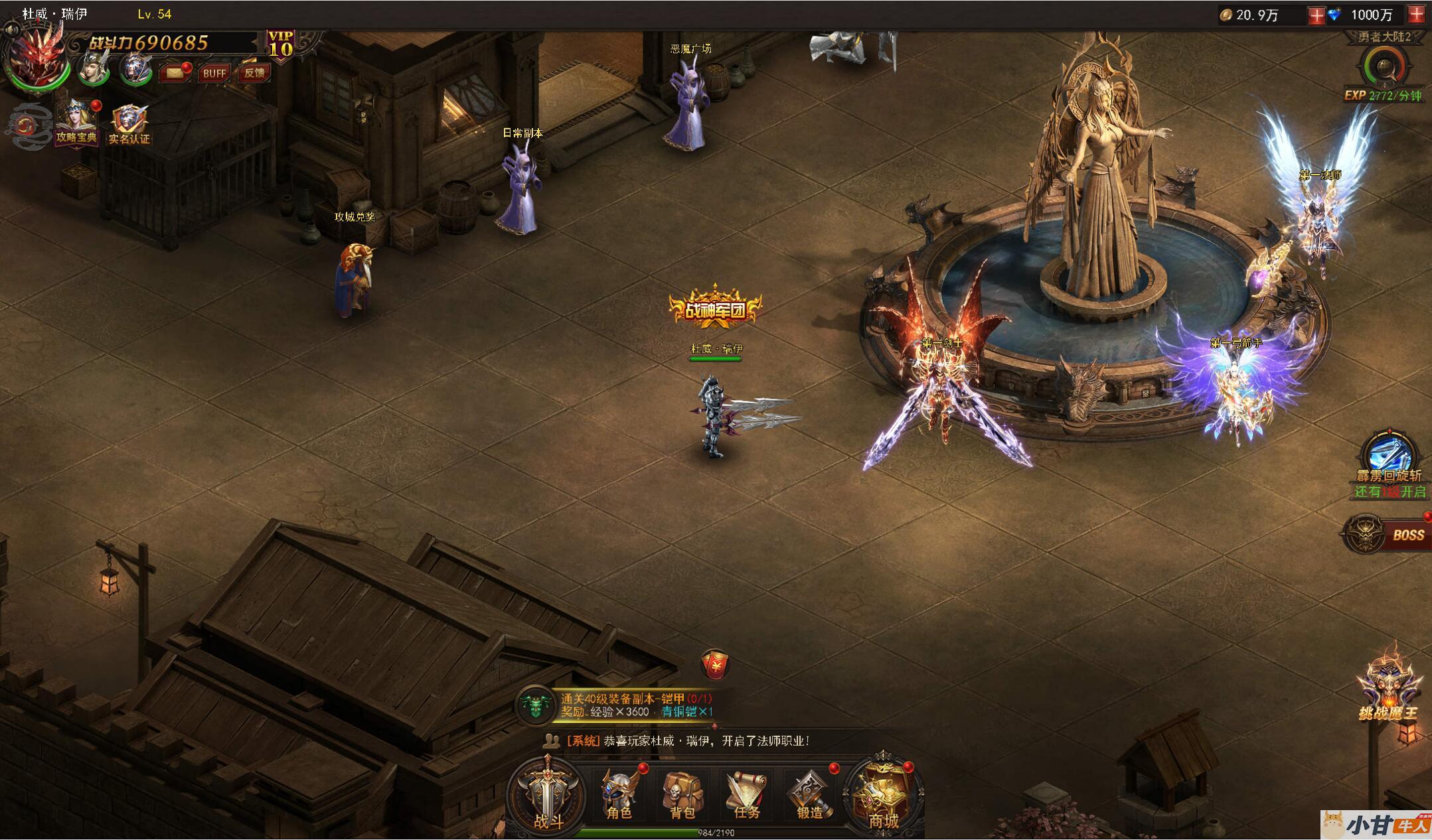Image resolution: width=1432 pixels, height=840 pixels.
Task: Open the 任务 quest scroll
Action: [746, 796]
